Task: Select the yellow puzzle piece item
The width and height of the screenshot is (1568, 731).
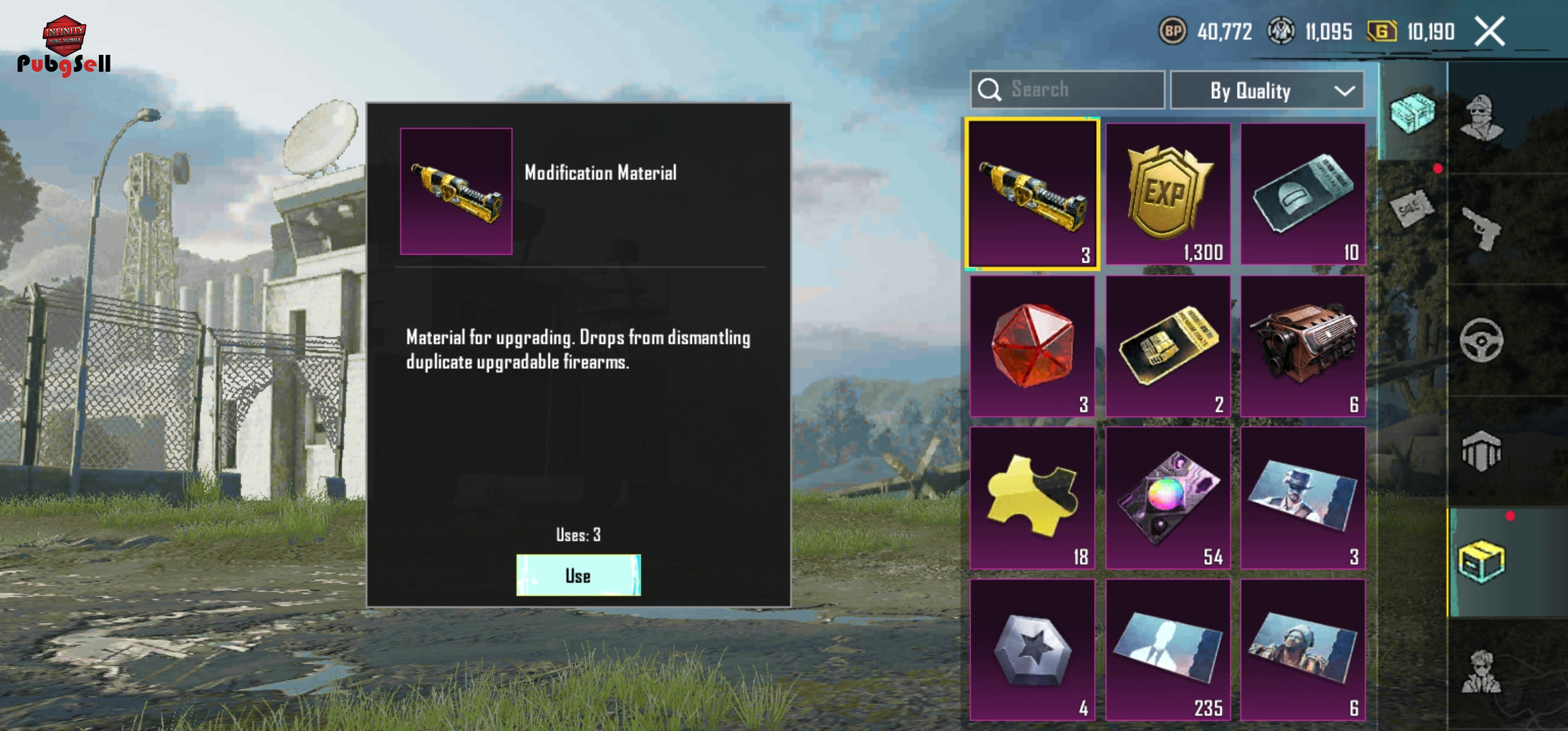Action: tap(1032, 498)
